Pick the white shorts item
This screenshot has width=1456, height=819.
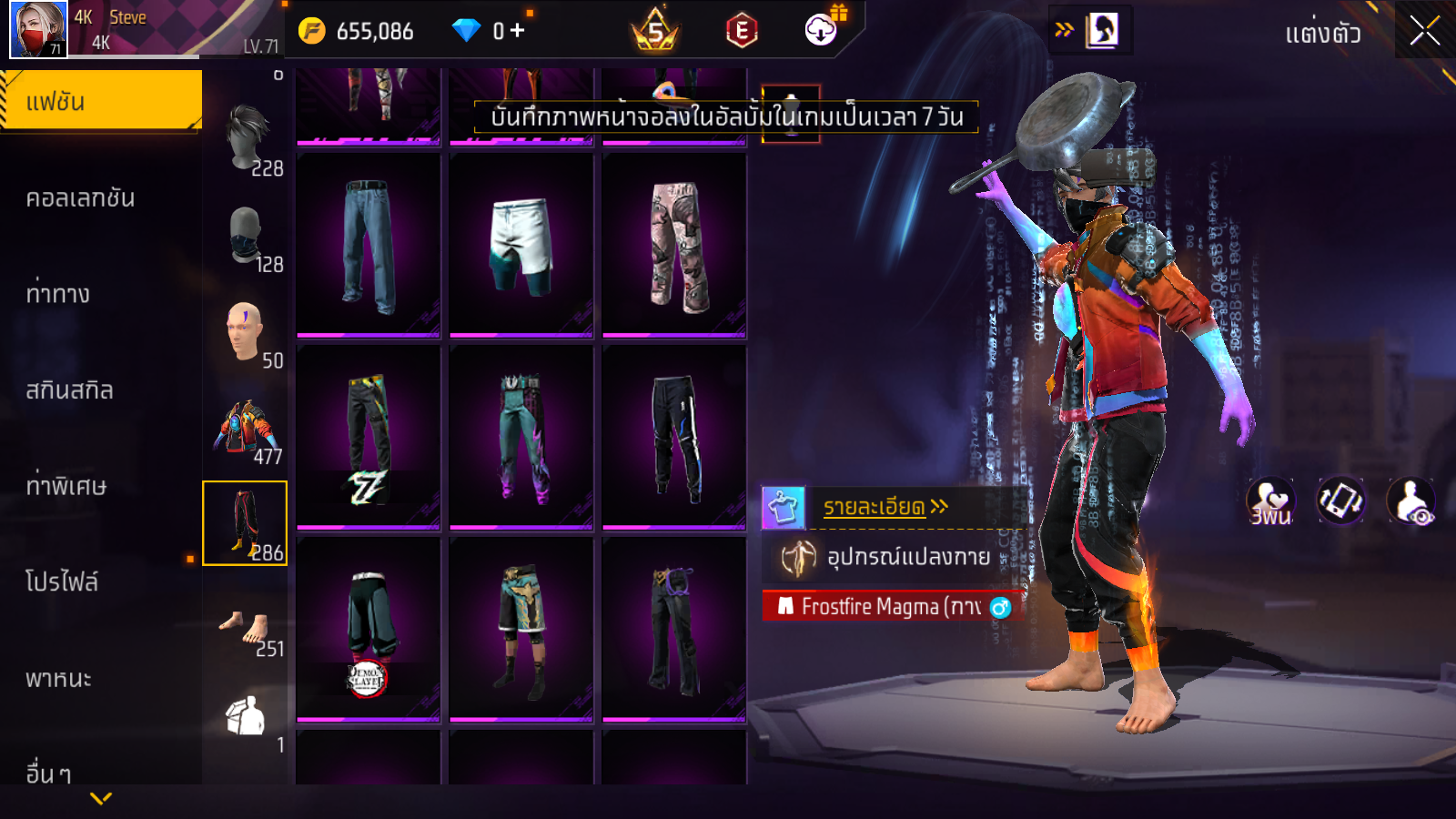coord(521,246)
